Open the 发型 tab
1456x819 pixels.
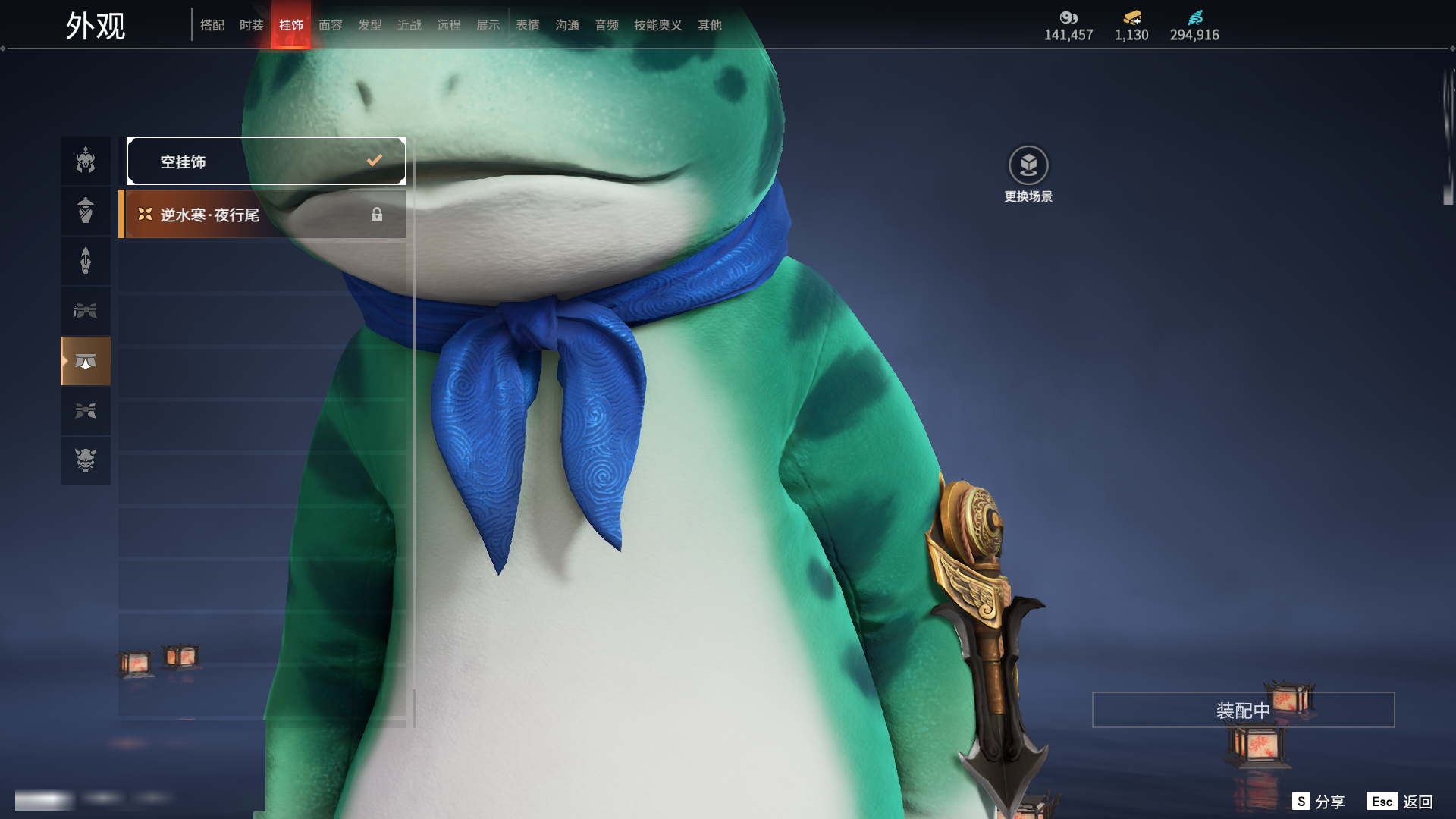pyautogui.click(x=370, y=25)
